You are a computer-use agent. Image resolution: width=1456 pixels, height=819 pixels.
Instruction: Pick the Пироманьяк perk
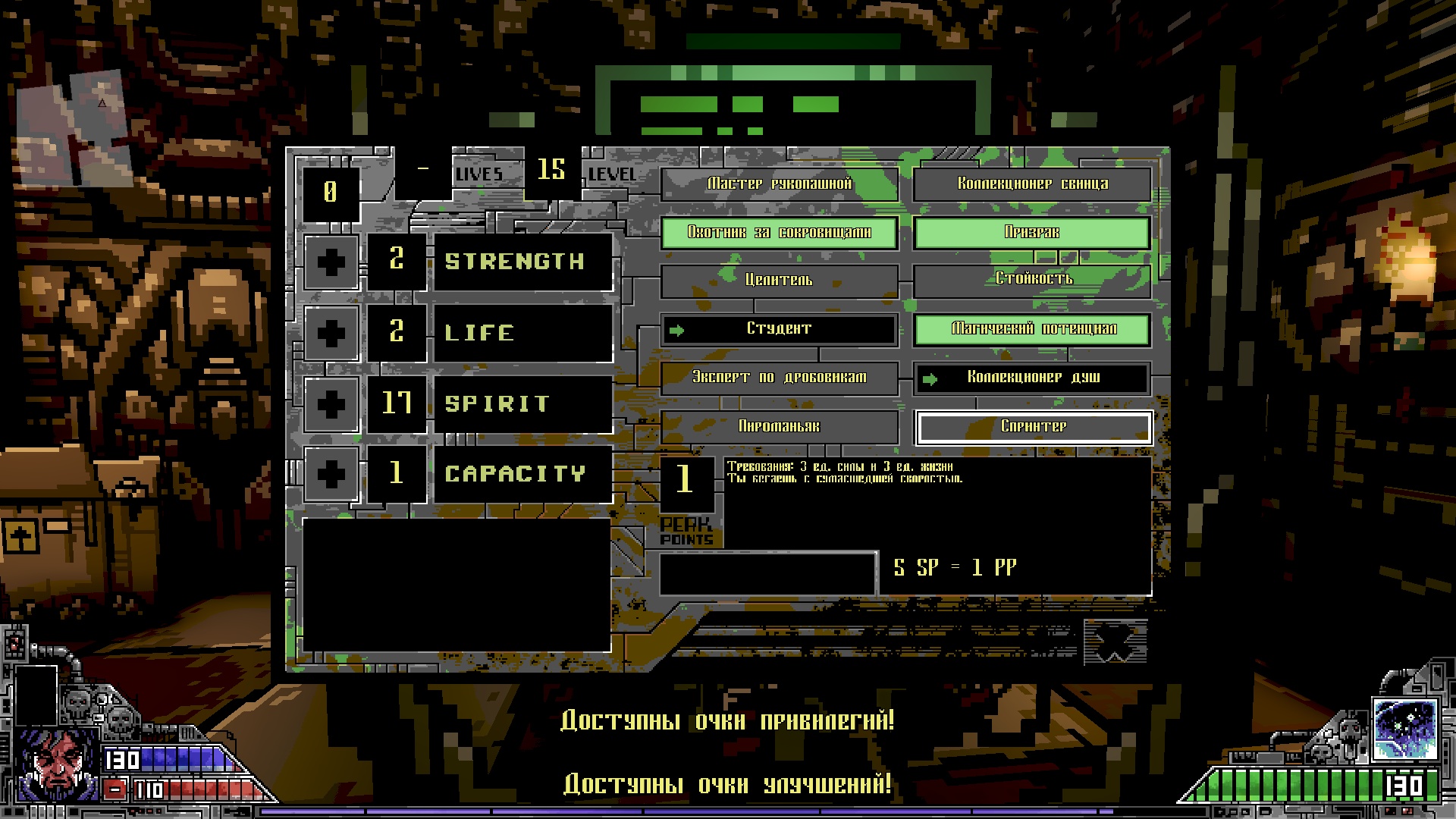(x=780, y=427)
